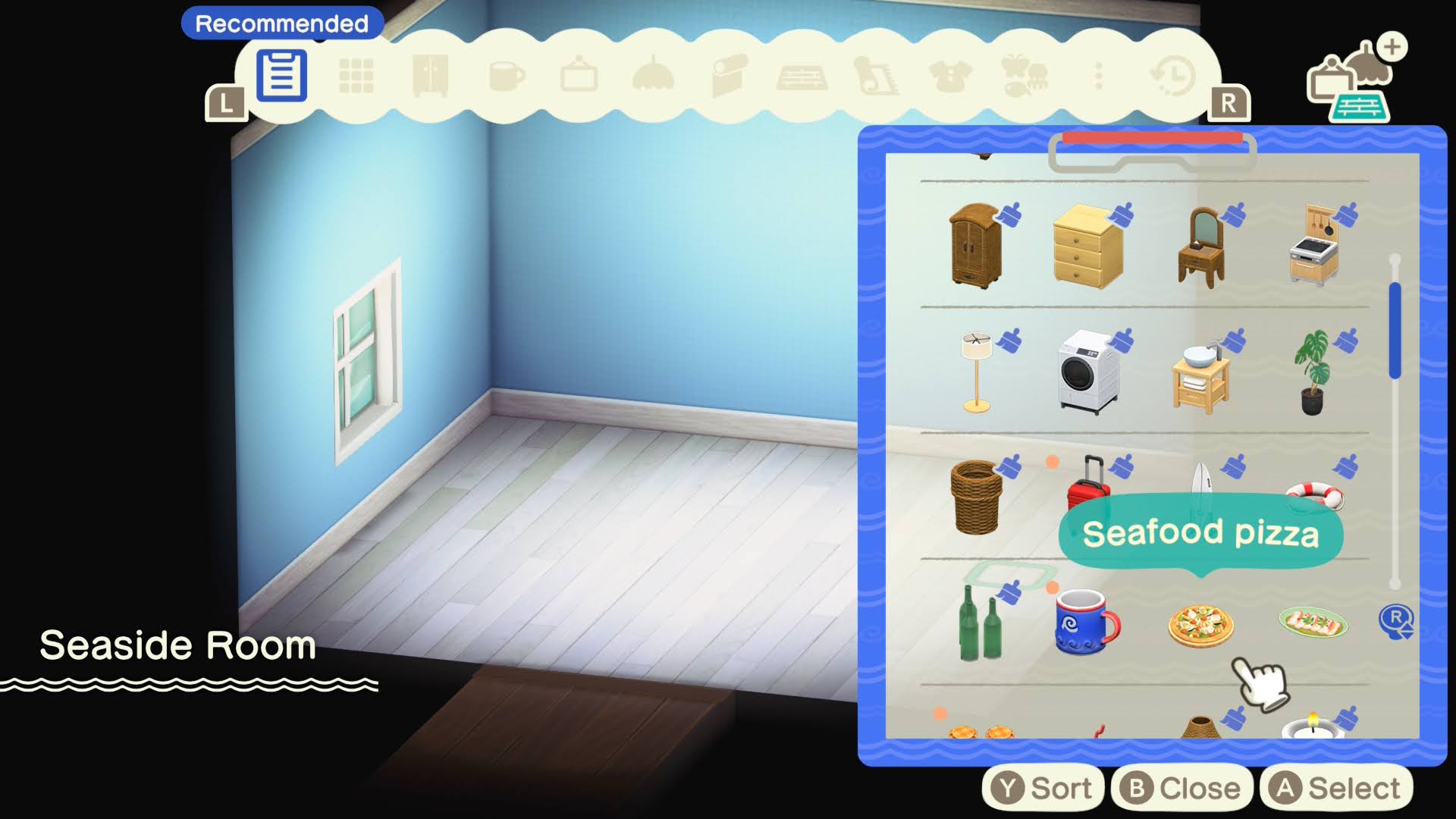Open the flooring category icon
The width and height of the screenshot is (1456, 819).
[x=802, y=76]
